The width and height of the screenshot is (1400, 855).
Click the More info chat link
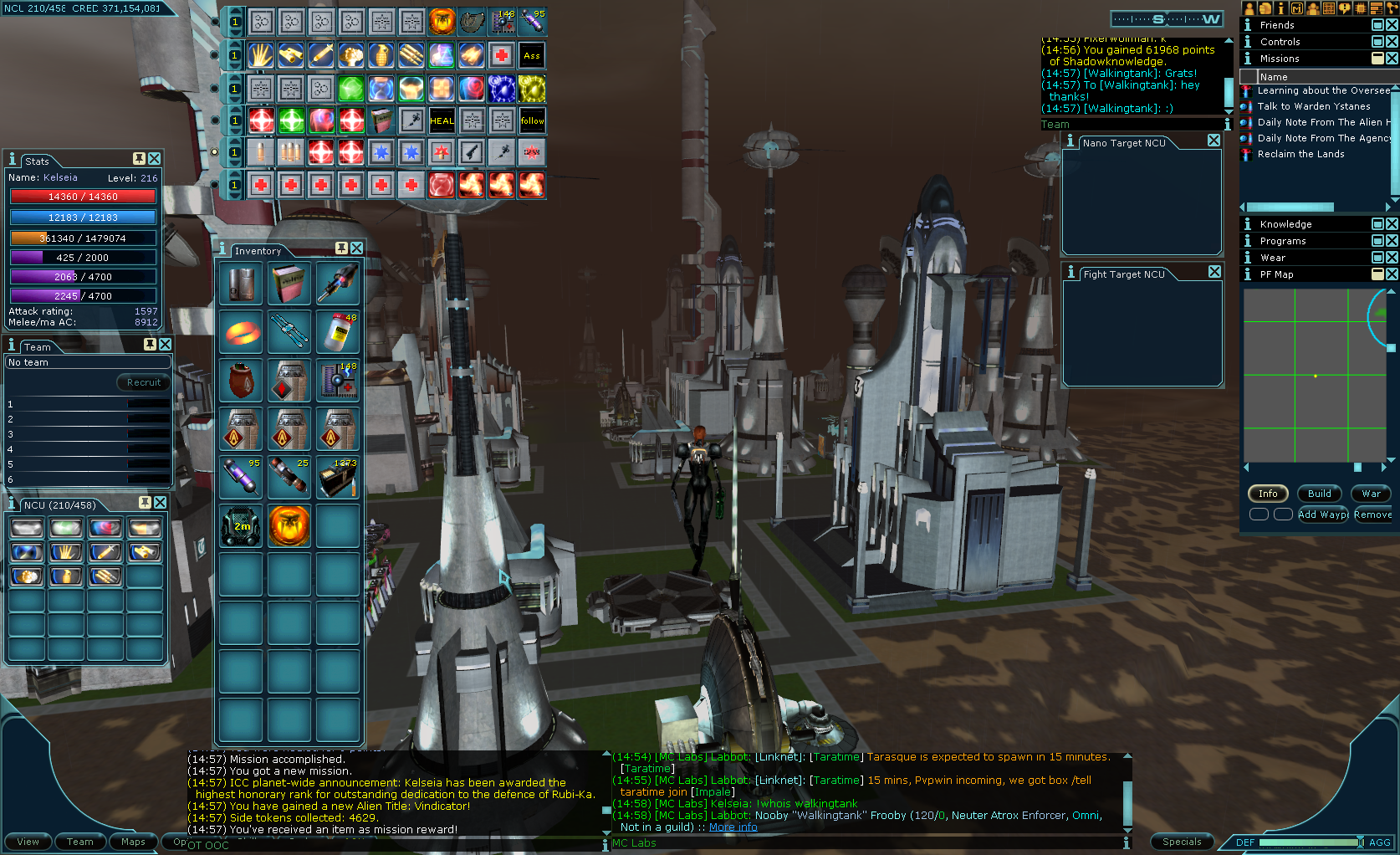point(733,827)
